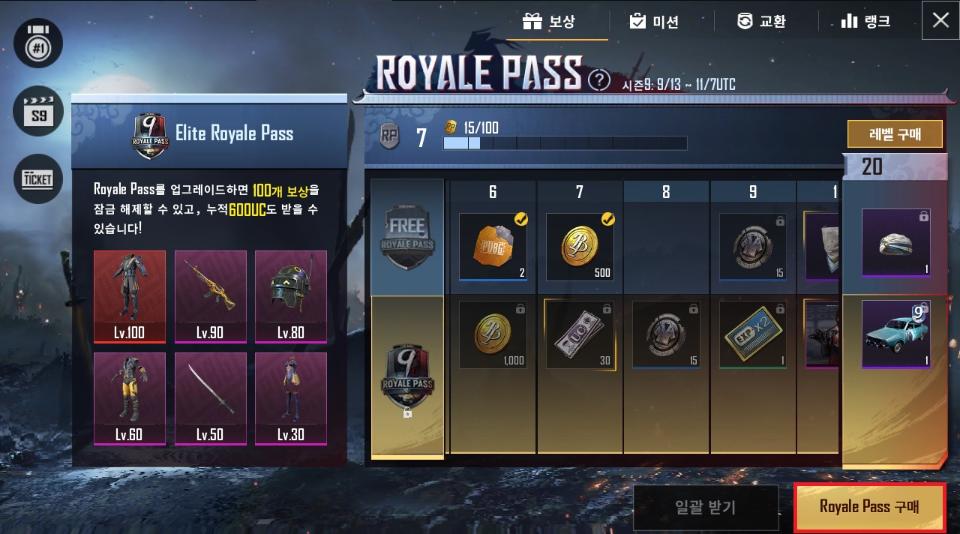This screenshot has width=960, height=534.
Task: Open the TICKET icon
Action: click(38, 178)
